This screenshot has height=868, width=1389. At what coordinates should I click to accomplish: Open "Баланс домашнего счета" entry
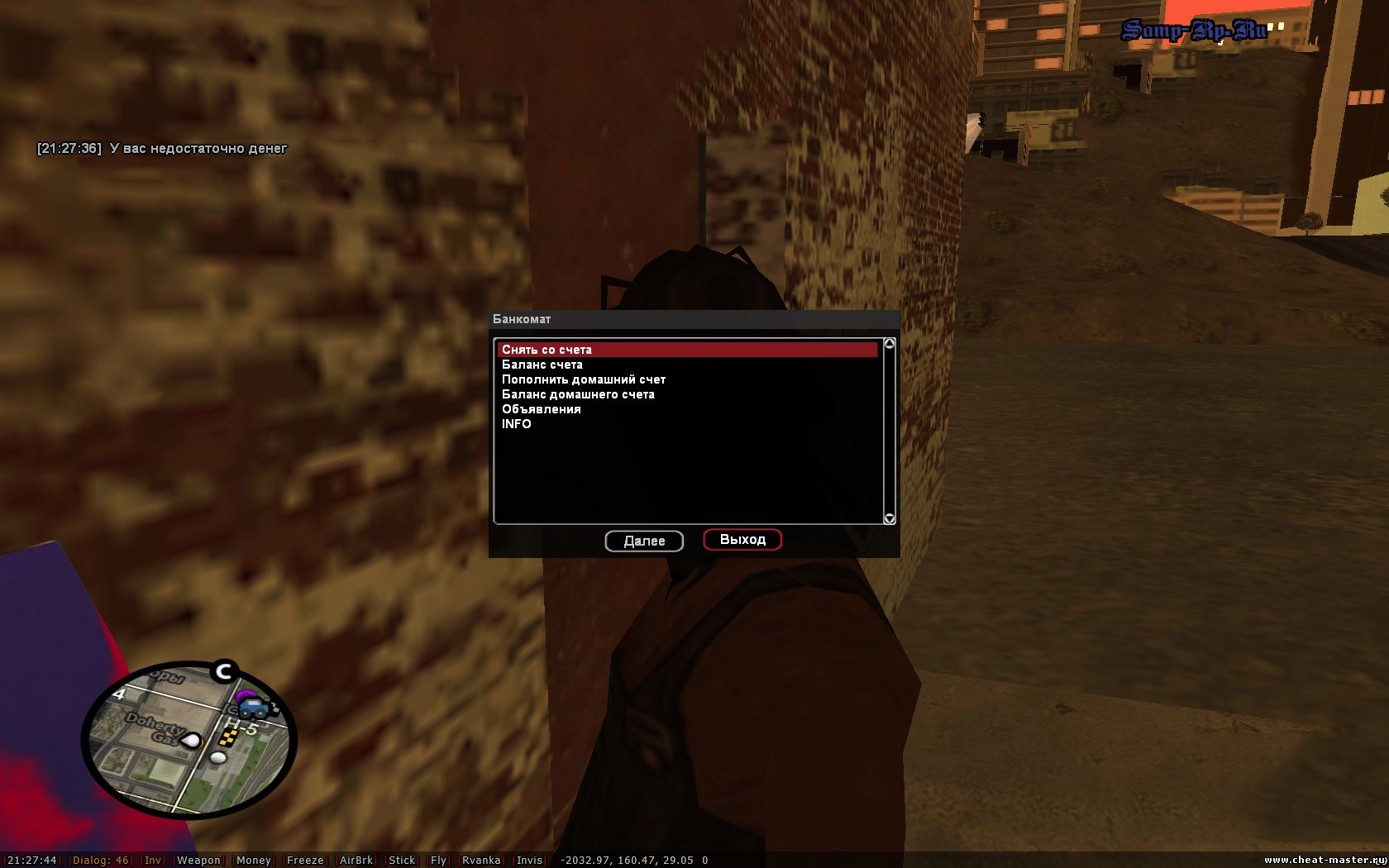pos(578,394)
